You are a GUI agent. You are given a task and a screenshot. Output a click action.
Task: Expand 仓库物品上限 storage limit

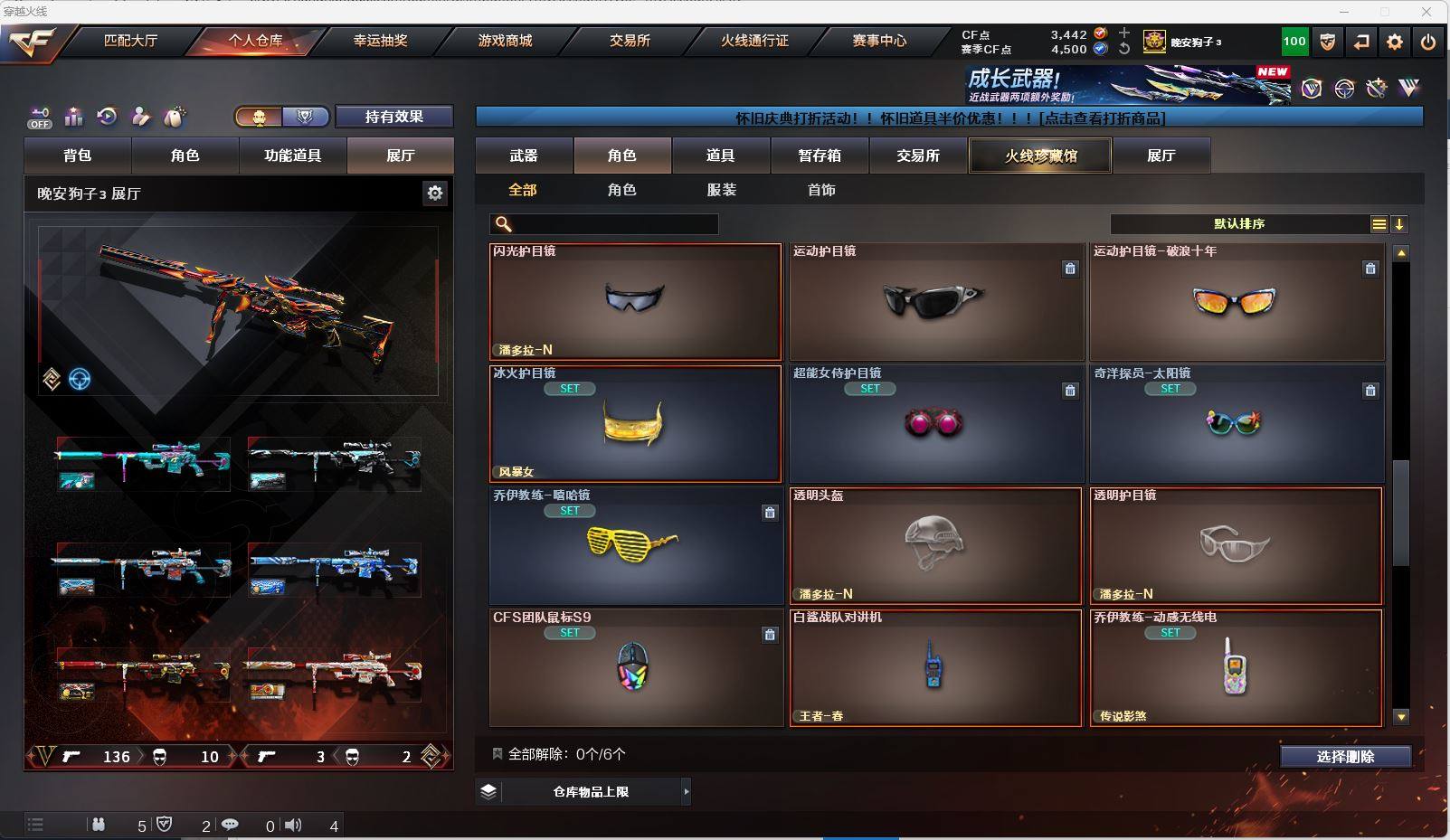(x=592, y=792)
